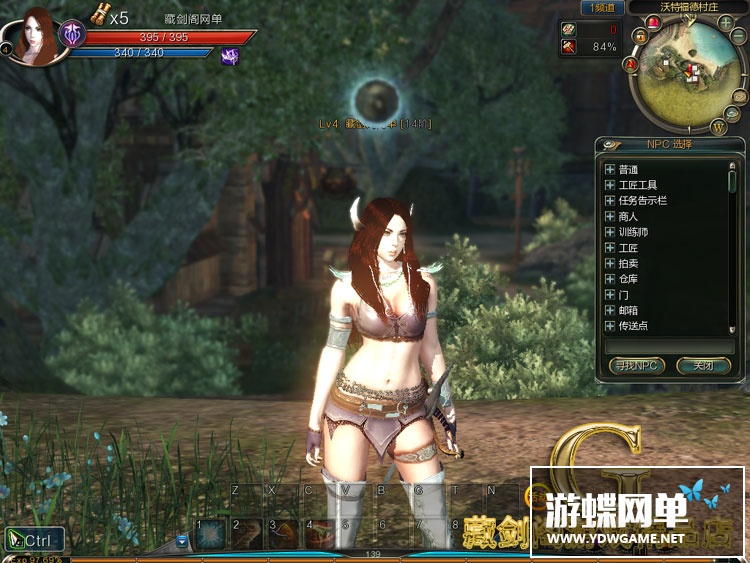Expand the 仓库 warehouse category
This screenshot has height=563, width=750.
(610, 279)
